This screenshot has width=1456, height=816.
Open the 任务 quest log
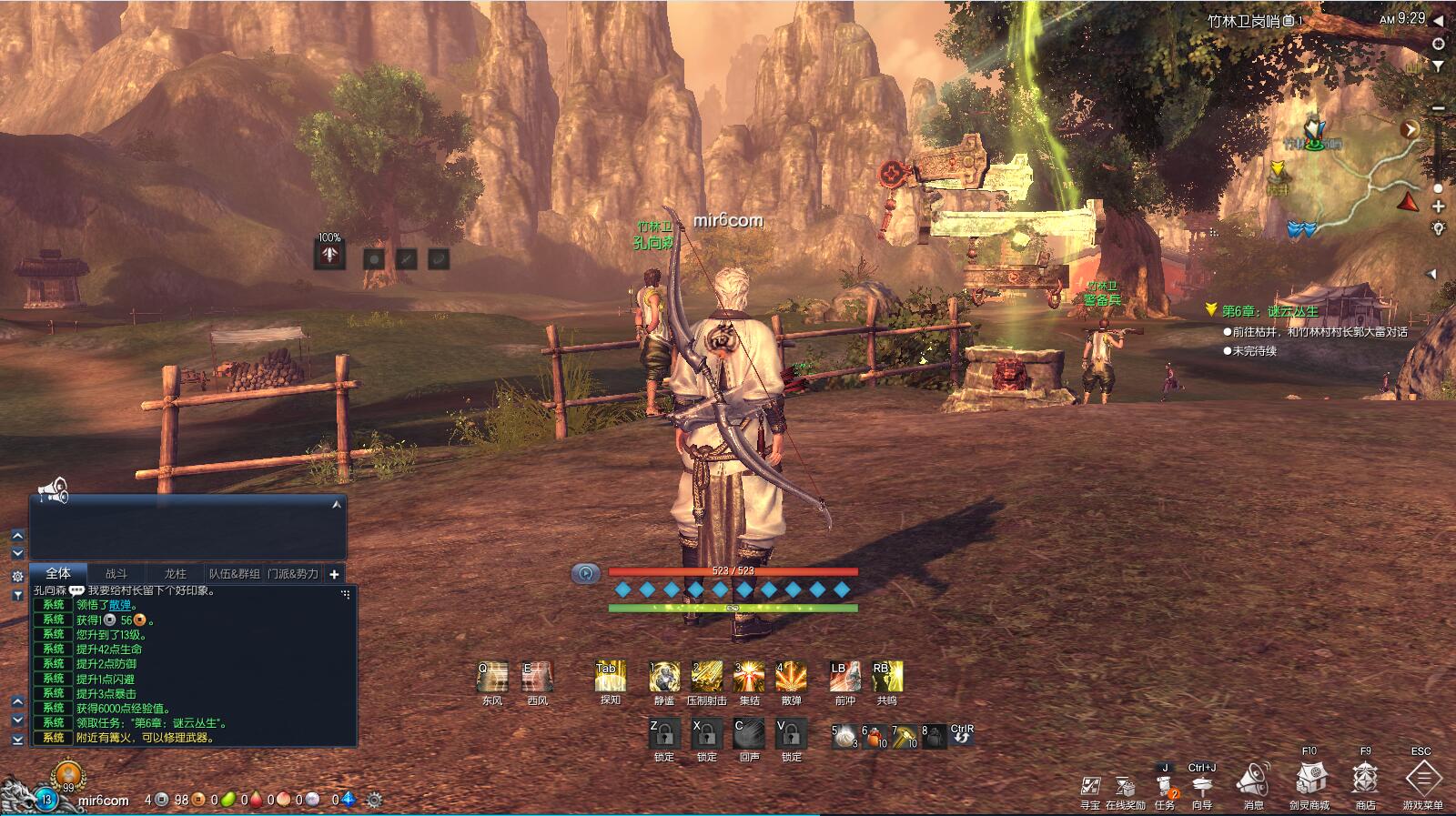click(1165, 786)
